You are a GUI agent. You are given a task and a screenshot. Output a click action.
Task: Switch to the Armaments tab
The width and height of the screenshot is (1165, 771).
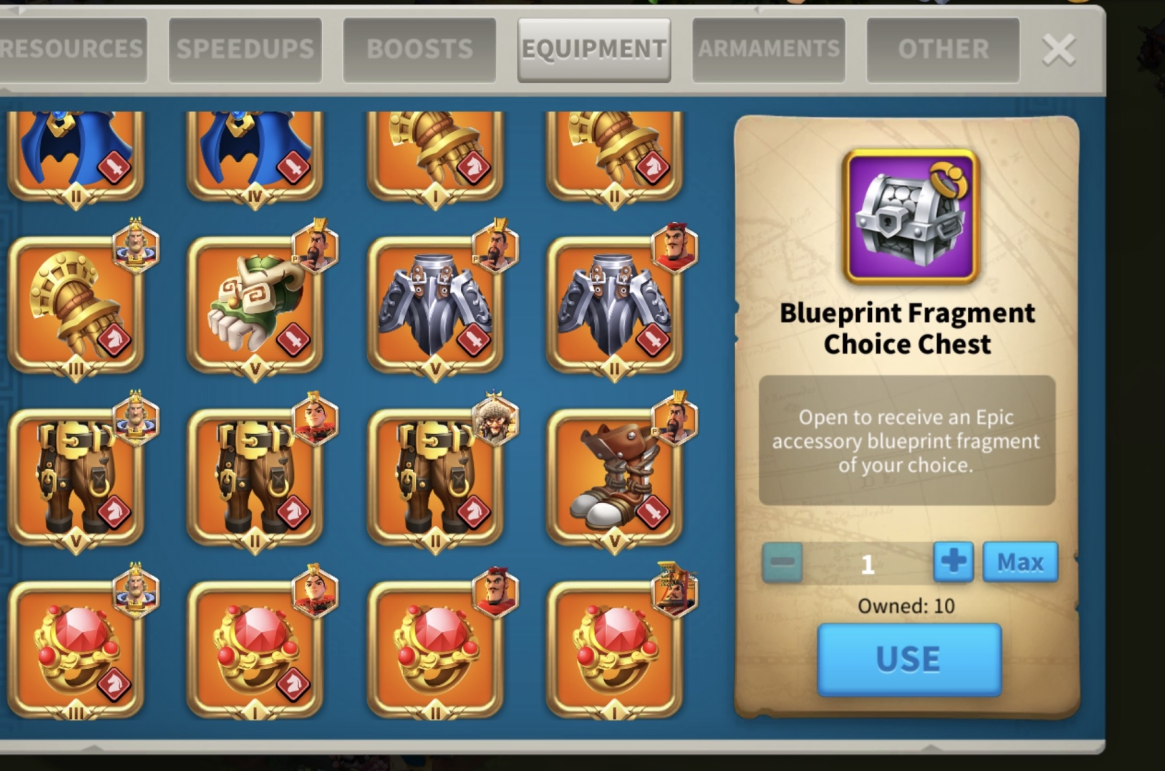pos(768,49)
